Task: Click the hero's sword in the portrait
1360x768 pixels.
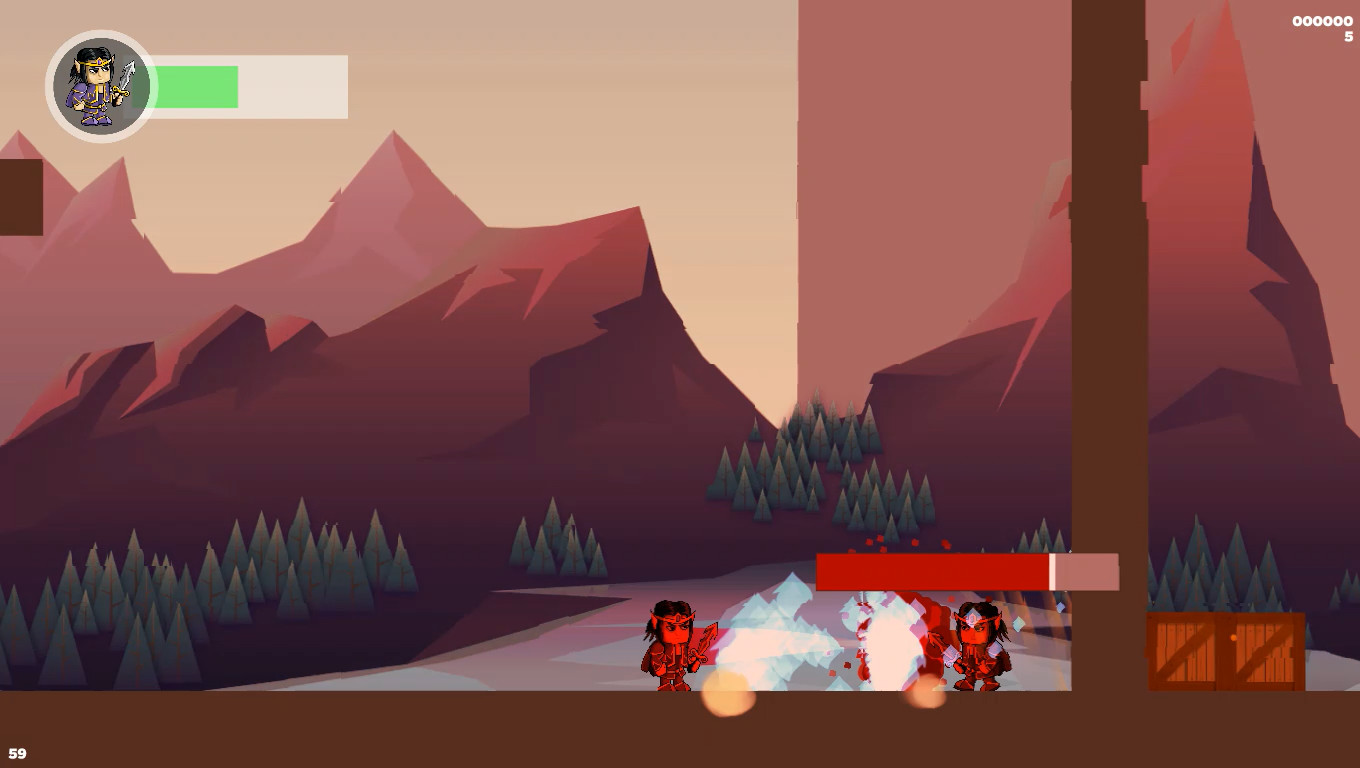Action: tap(127, 76)
